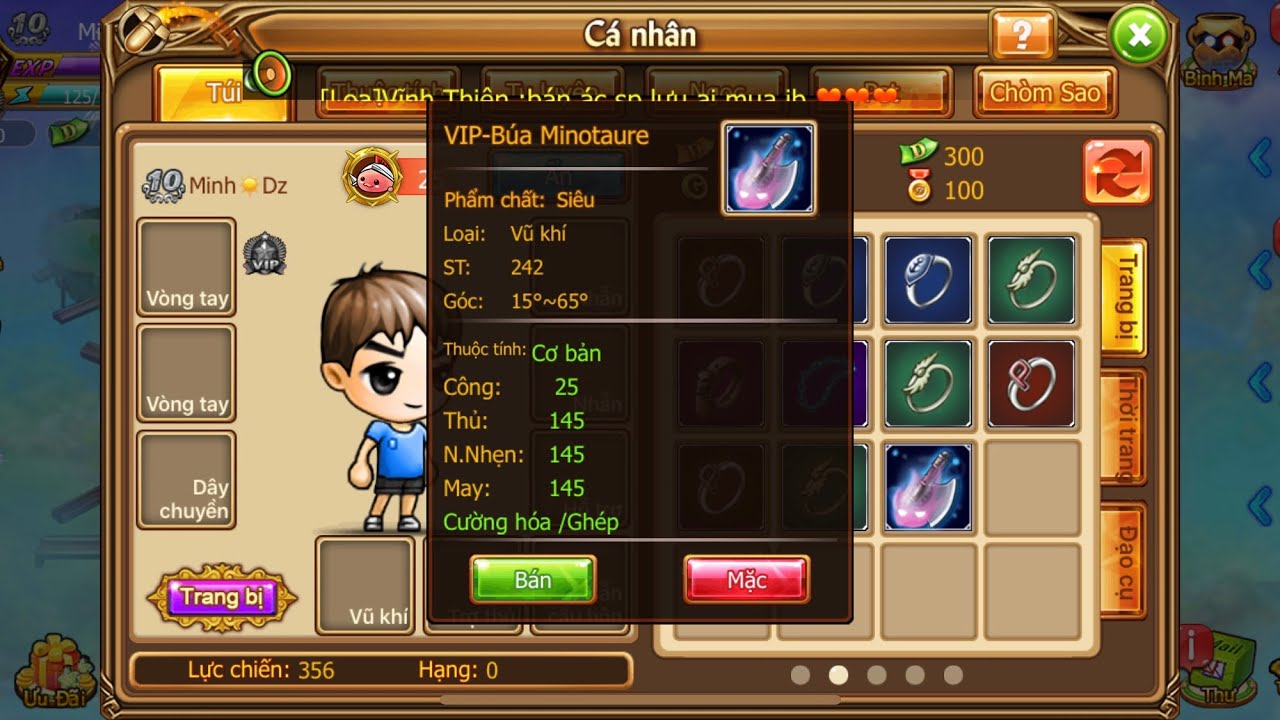Click the purple Trang bị button
The width and height of the screenshot is (1280, 720).
222,598
